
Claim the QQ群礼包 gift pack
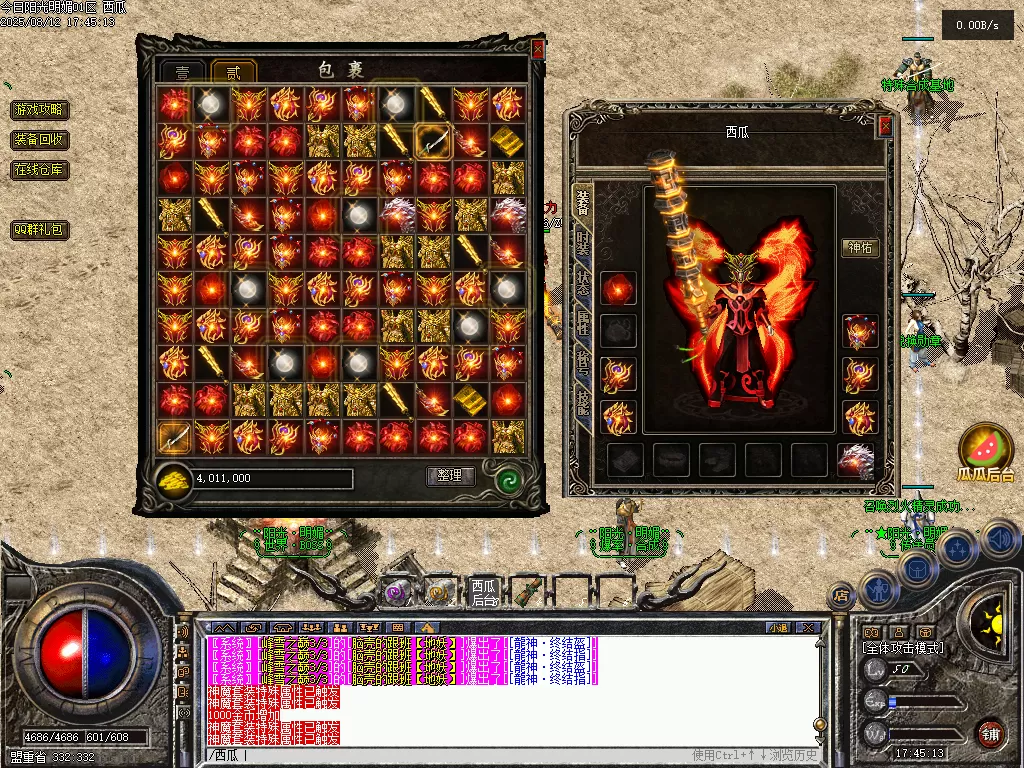coord(40,230)
